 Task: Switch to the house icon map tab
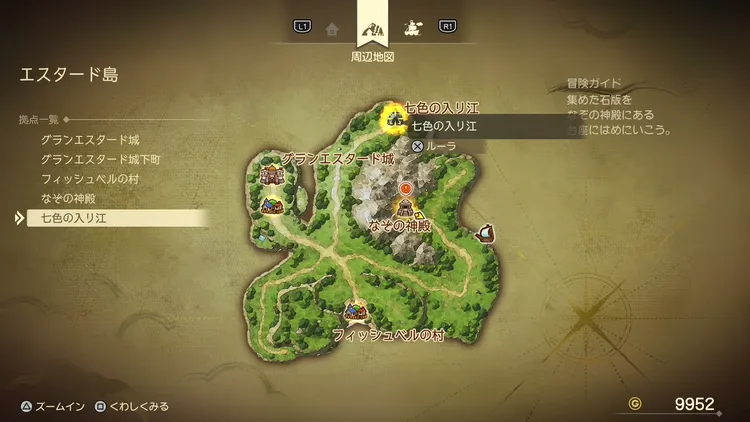332,28
